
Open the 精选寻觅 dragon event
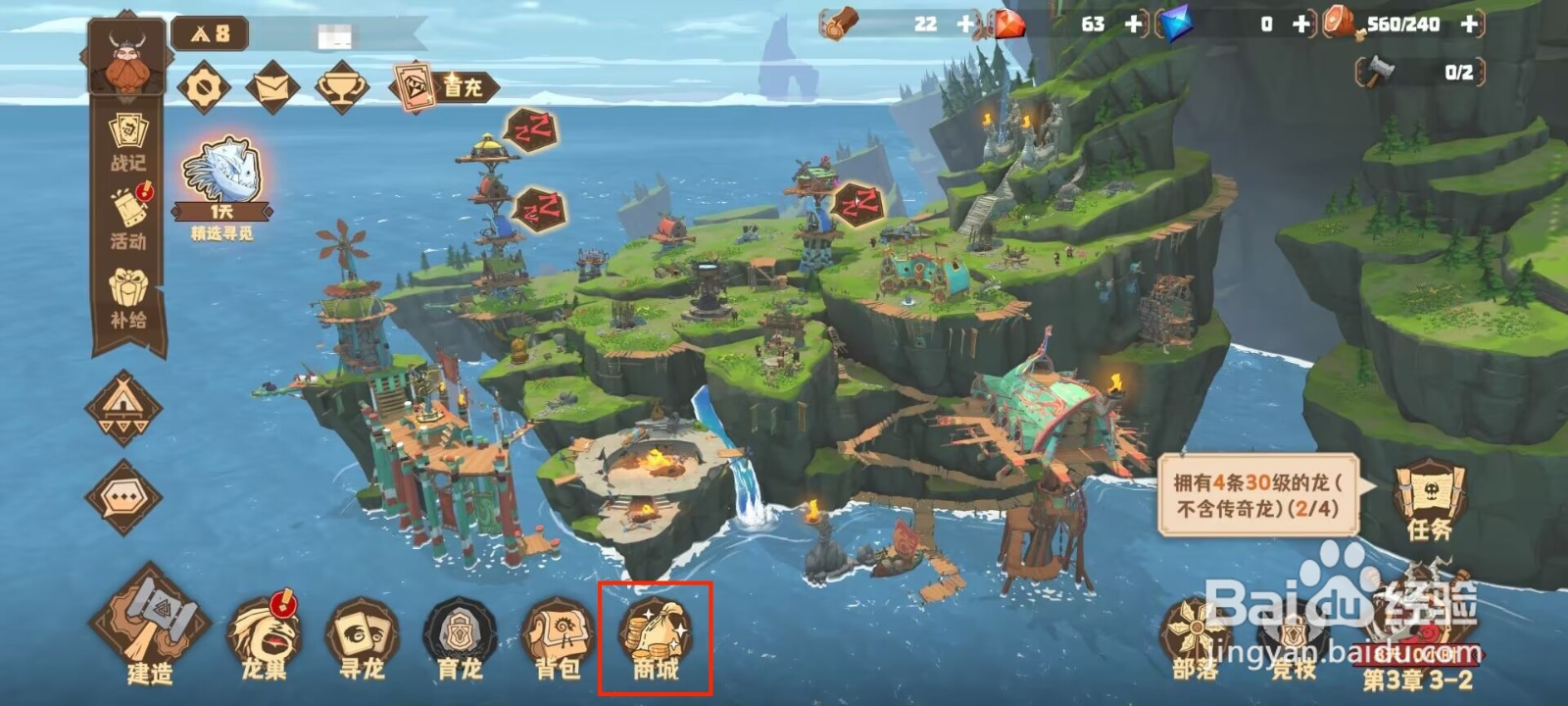(x=222, y=186)
